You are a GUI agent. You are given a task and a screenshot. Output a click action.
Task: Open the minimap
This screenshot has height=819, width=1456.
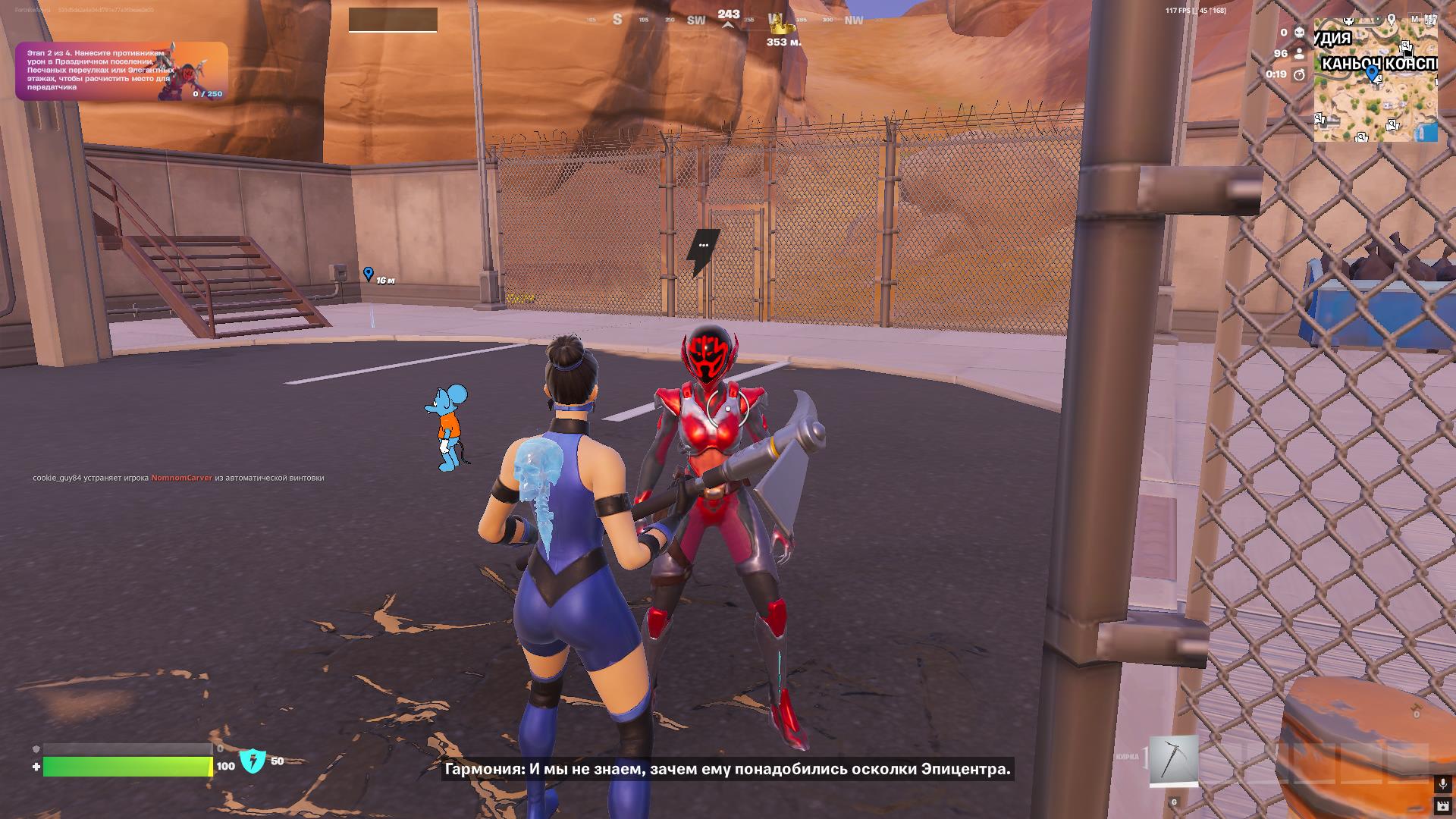tap(1375, 80)
